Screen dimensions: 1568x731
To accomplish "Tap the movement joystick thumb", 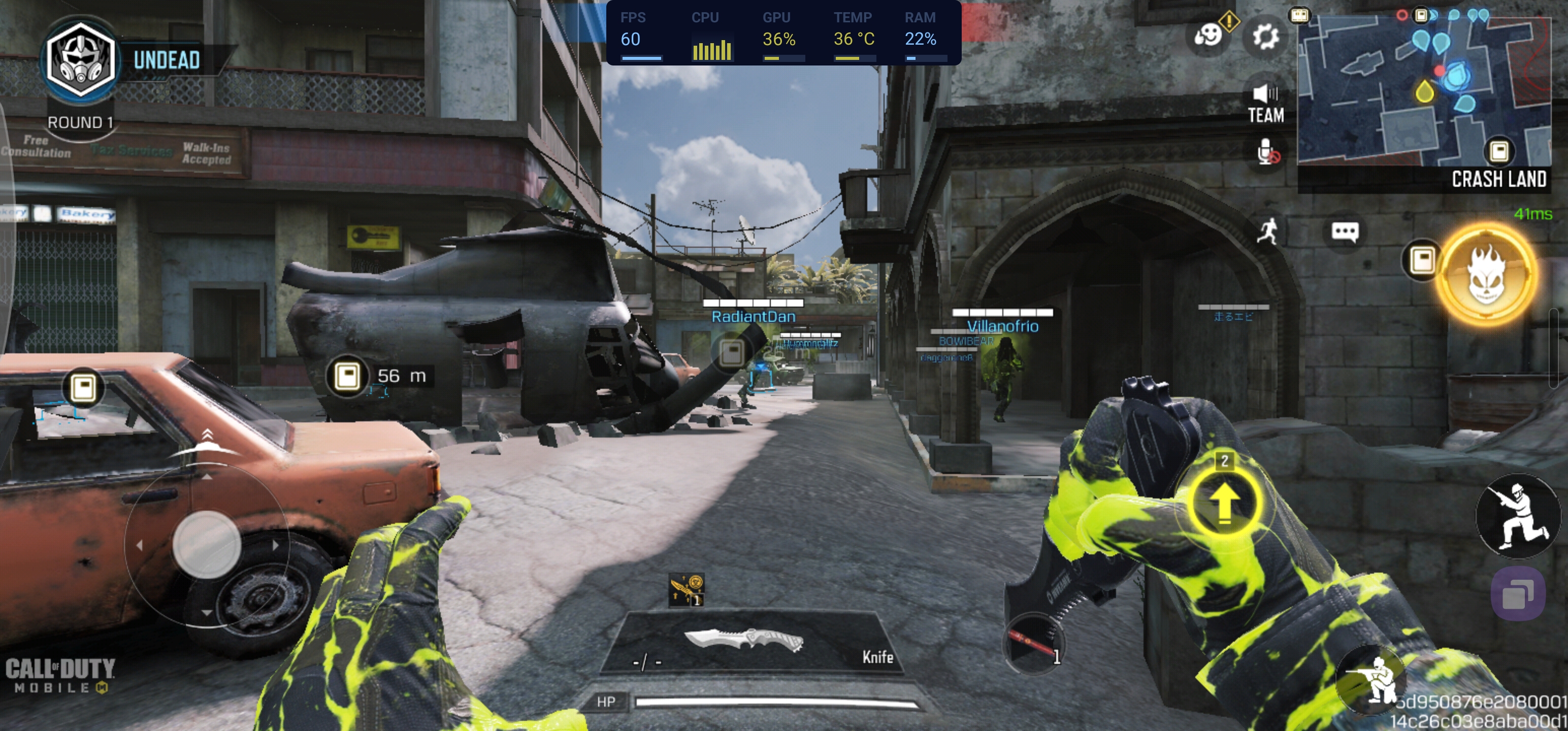I will coord(206,544).
